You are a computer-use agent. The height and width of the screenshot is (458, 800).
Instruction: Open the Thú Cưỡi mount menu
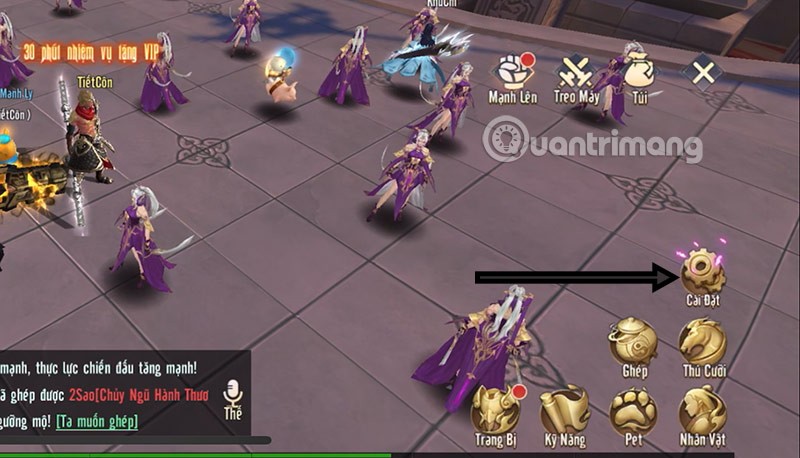[703, 342]
